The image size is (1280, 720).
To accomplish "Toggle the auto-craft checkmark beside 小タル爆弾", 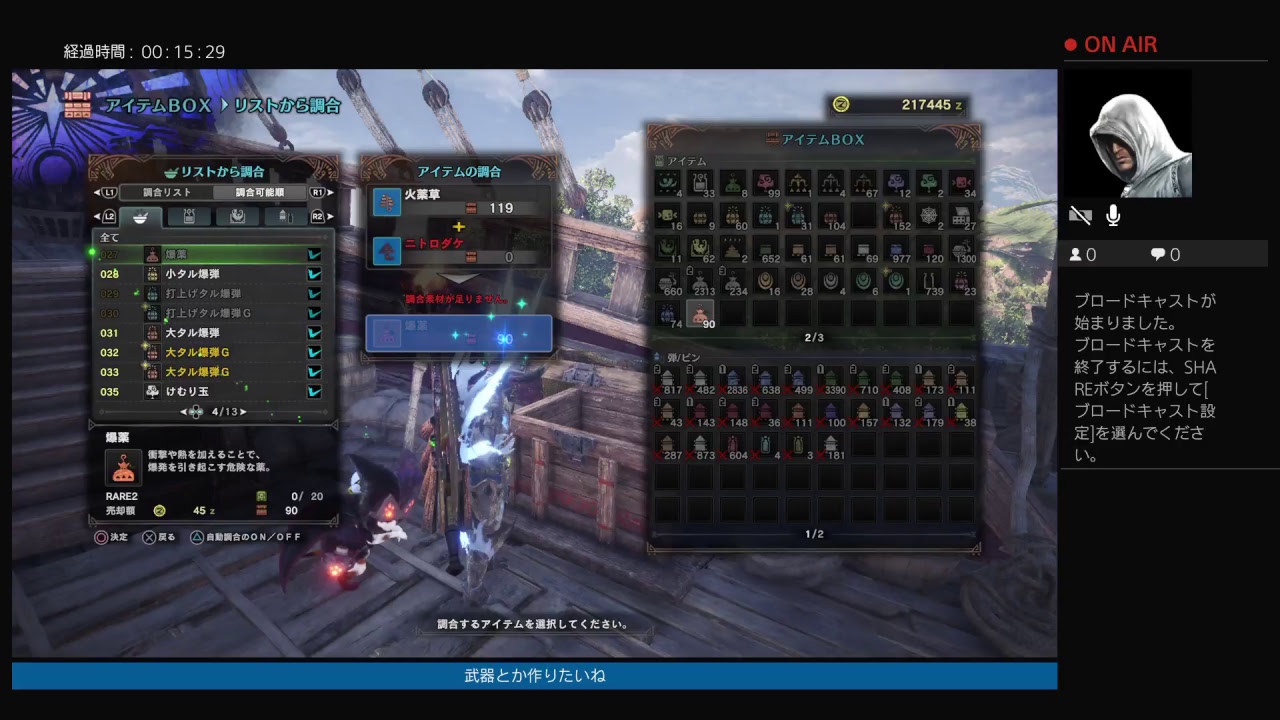I will click(315, 274).
